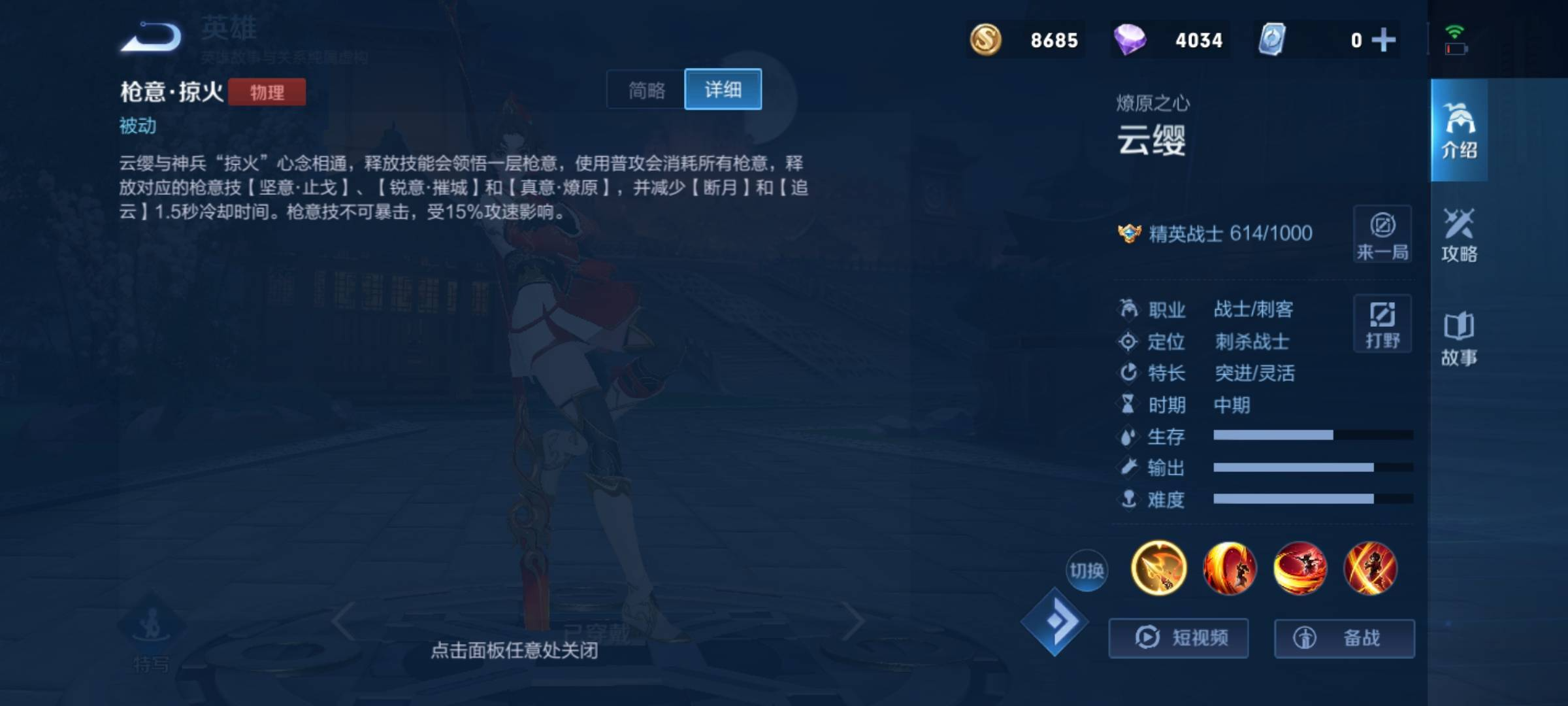Select the third skill icon with spinning fire

[1299, 568]
